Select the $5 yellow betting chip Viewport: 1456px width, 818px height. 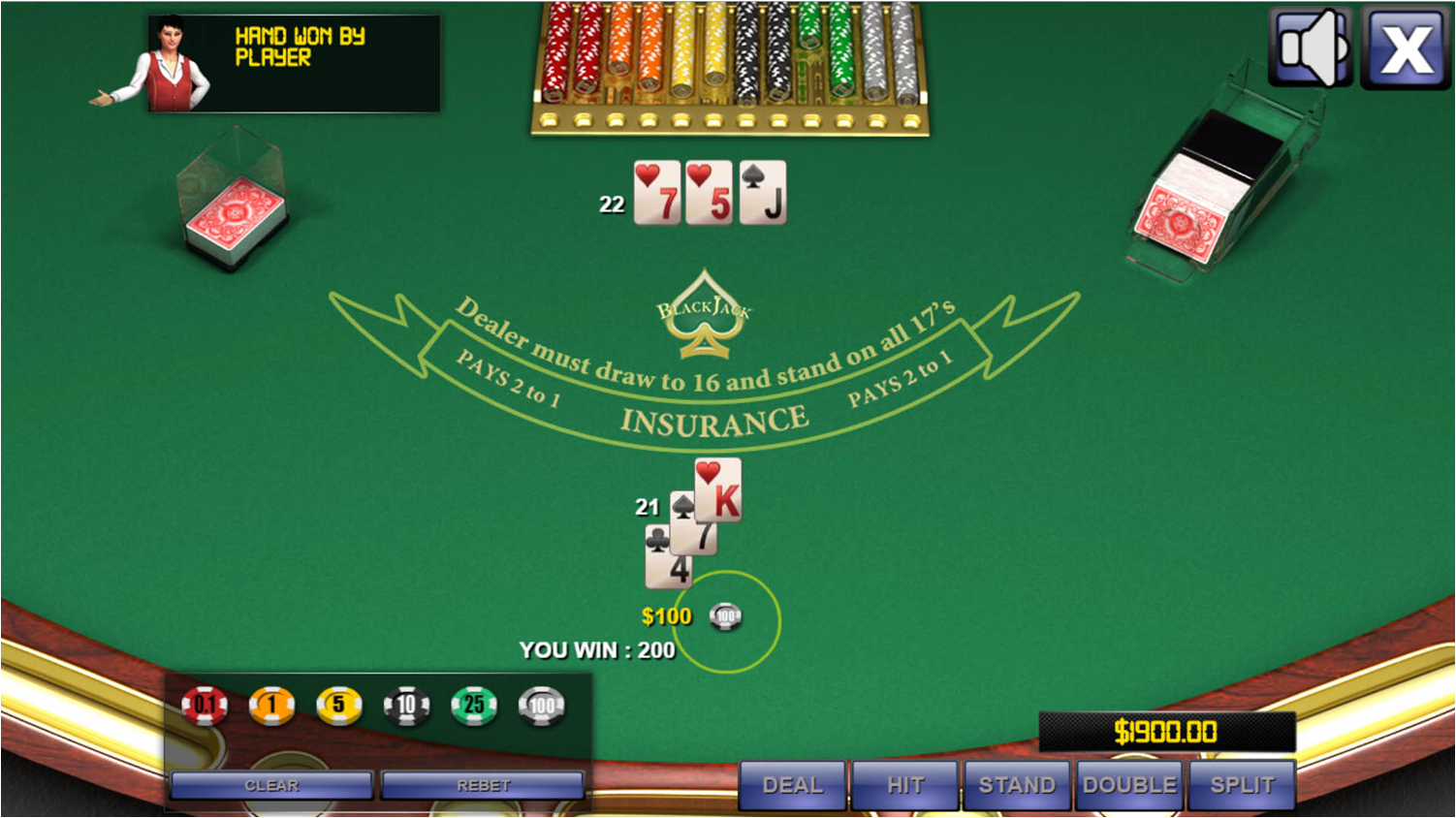coord(337,705)
